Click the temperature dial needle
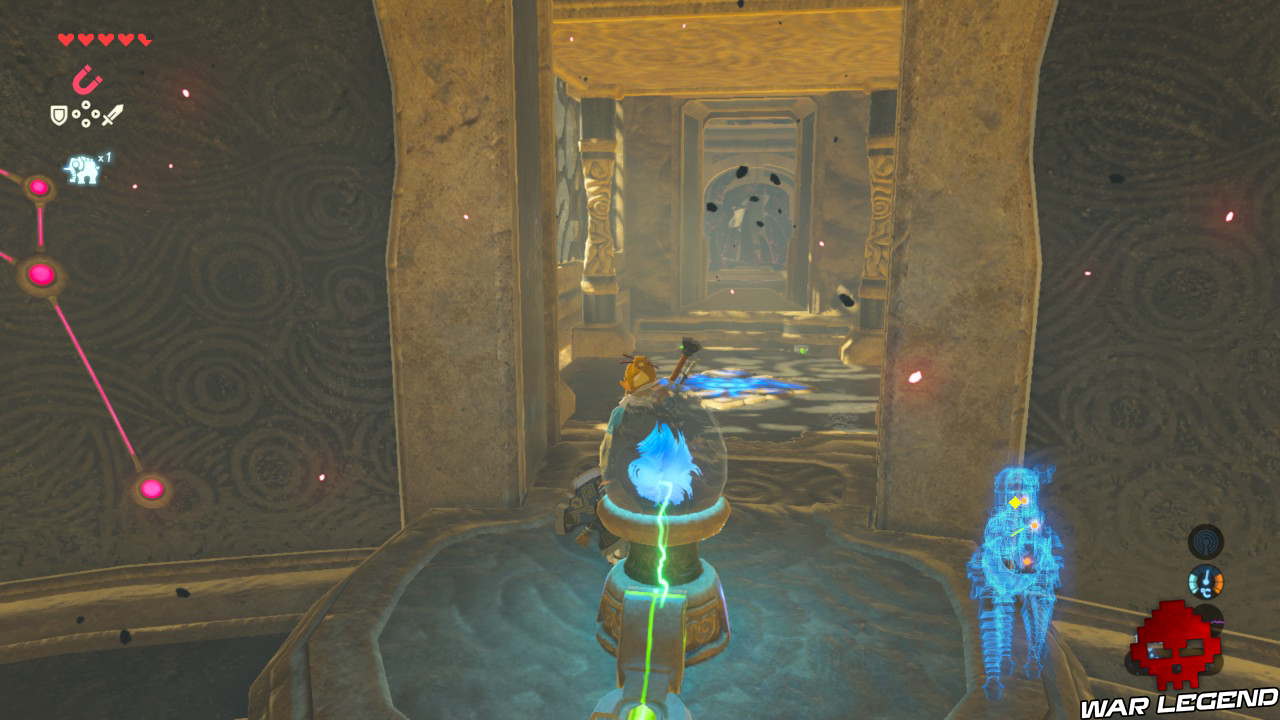This screenshot has width=1280, height=720. click(x=1205, y=577)
